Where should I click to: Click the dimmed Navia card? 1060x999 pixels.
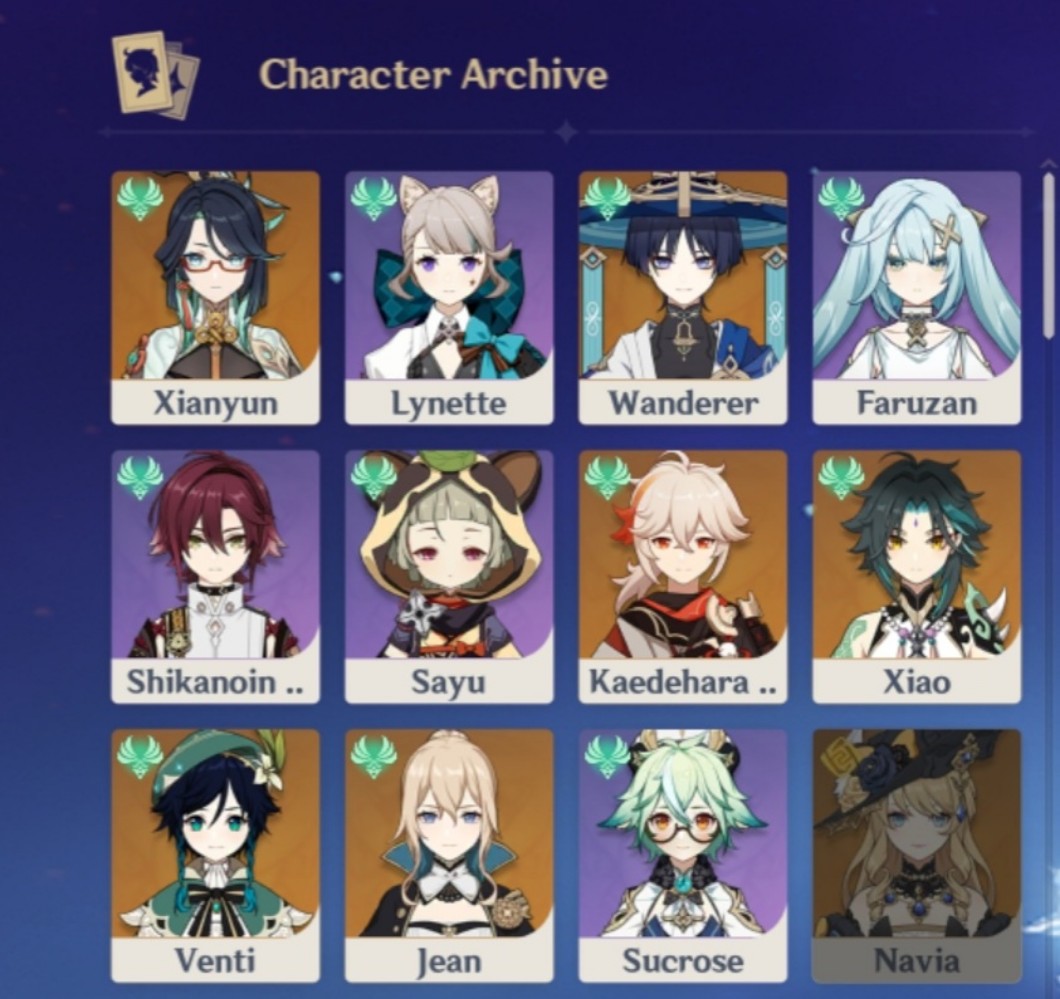pos(916,853)
